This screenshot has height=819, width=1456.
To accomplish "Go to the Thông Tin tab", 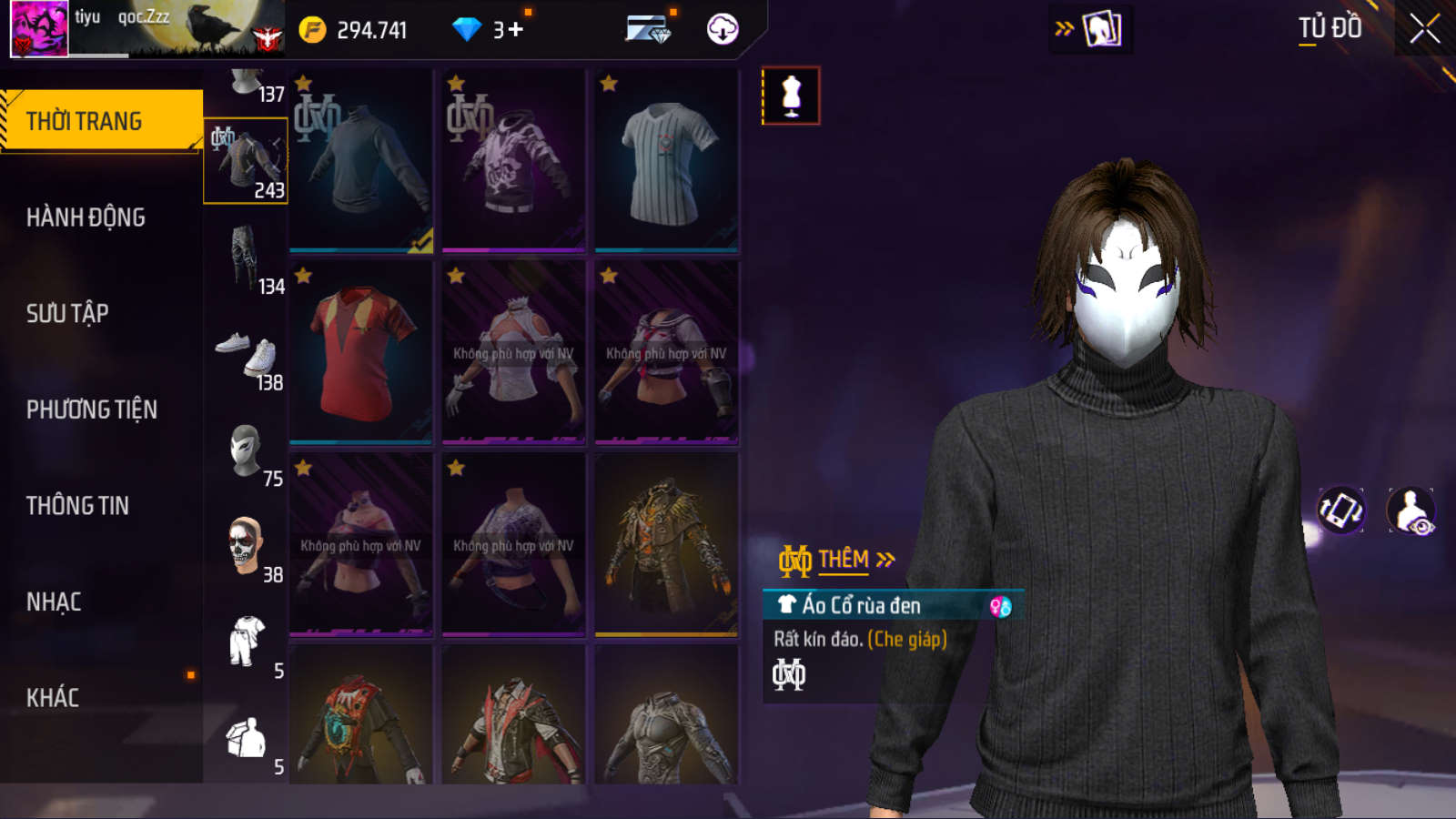I will (78, 506).
